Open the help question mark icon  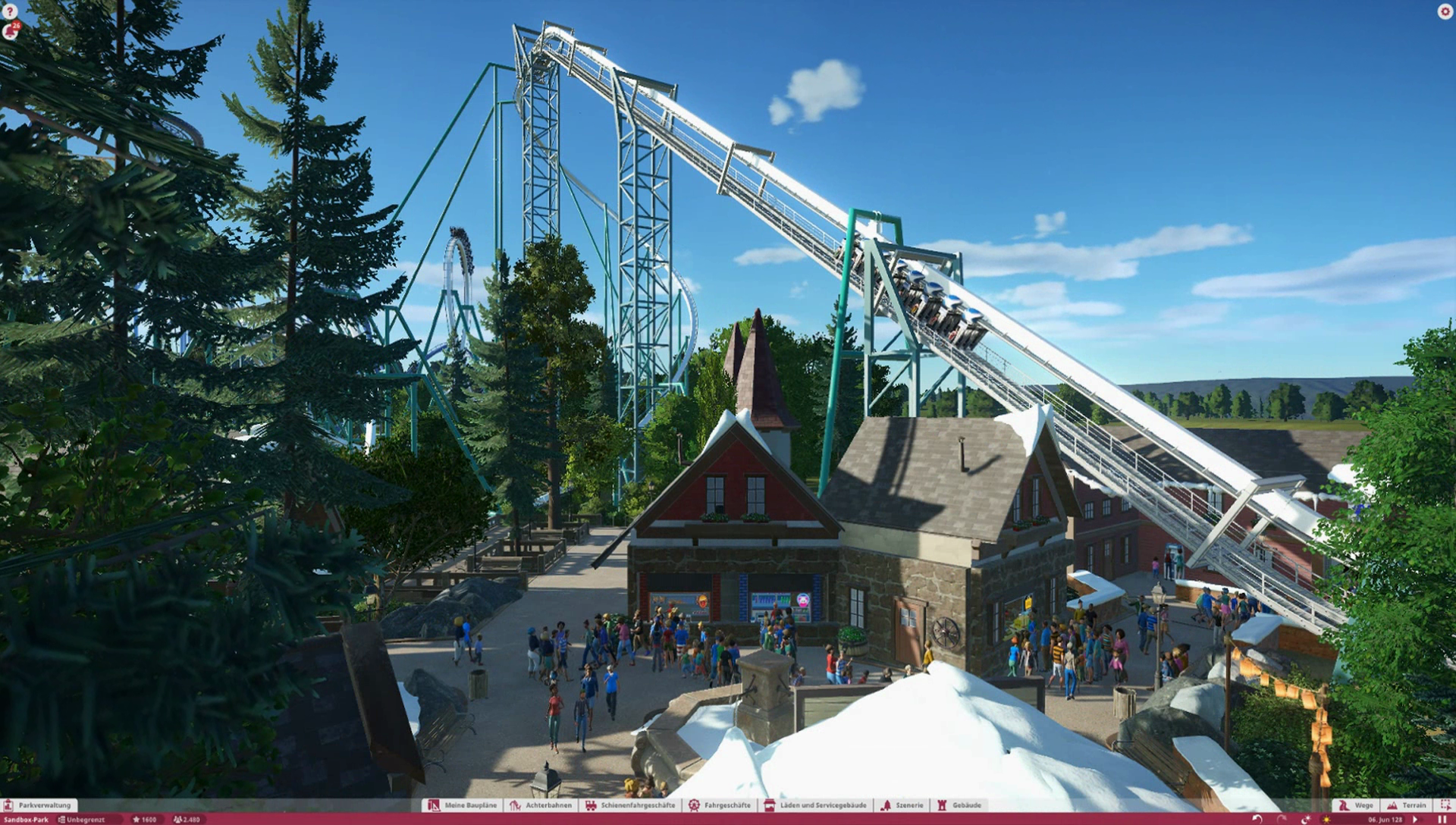tap(9, 11)
